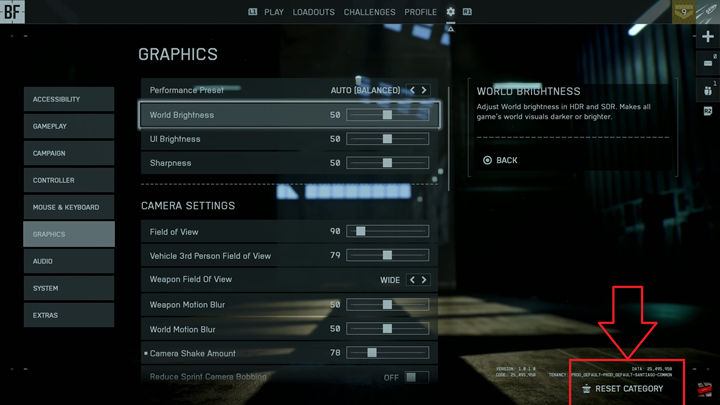Toggle Reduce Sprint Camera Bobbing
The width and height of the screenshot is (720, 405).
412,377
